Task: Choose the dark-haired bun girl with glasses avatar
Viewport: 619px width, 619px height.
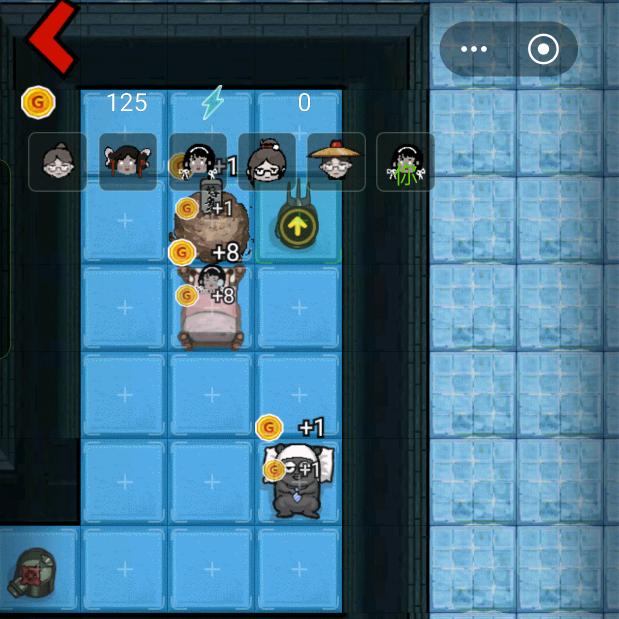Action: tap(267, 162)
